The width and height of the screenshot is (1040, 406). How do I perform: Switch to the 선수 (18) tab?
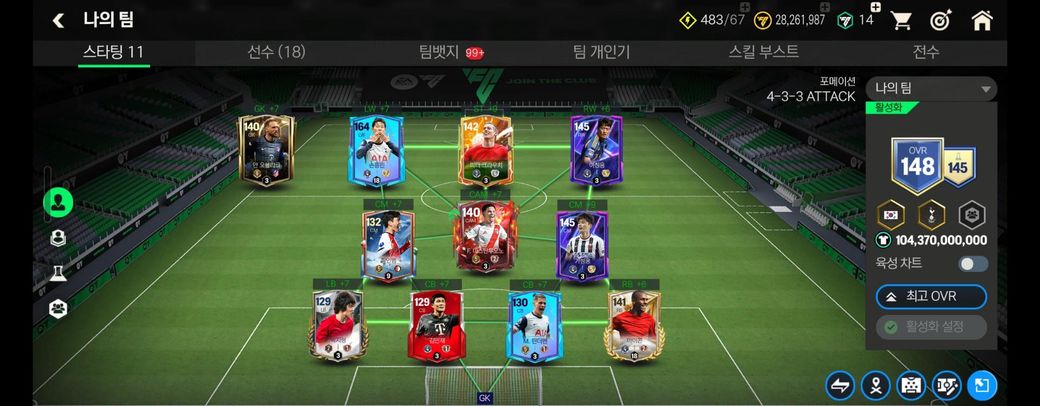pos(276,52)
